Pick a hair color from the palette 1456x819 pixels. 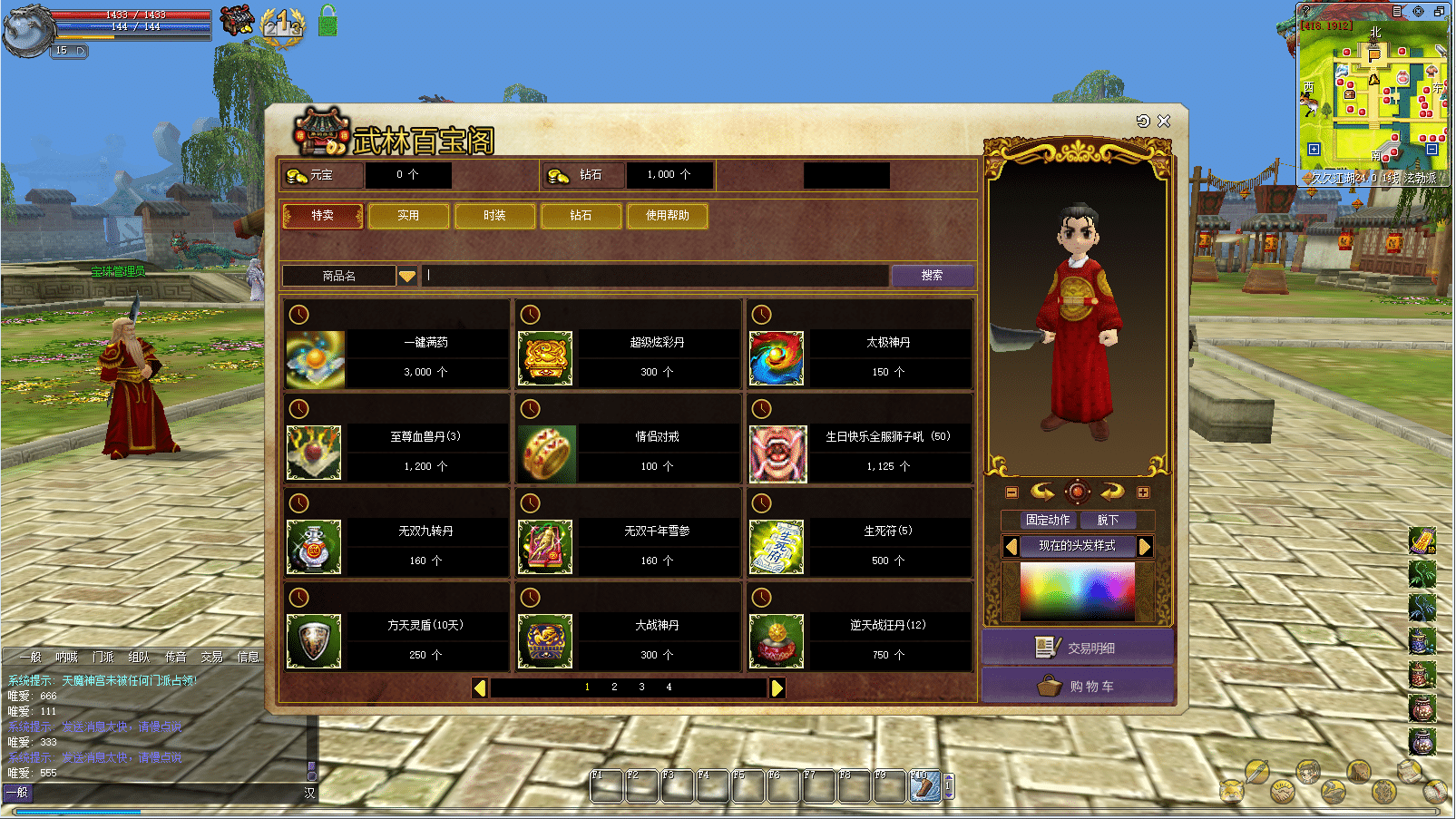(x=1078, y=590)
